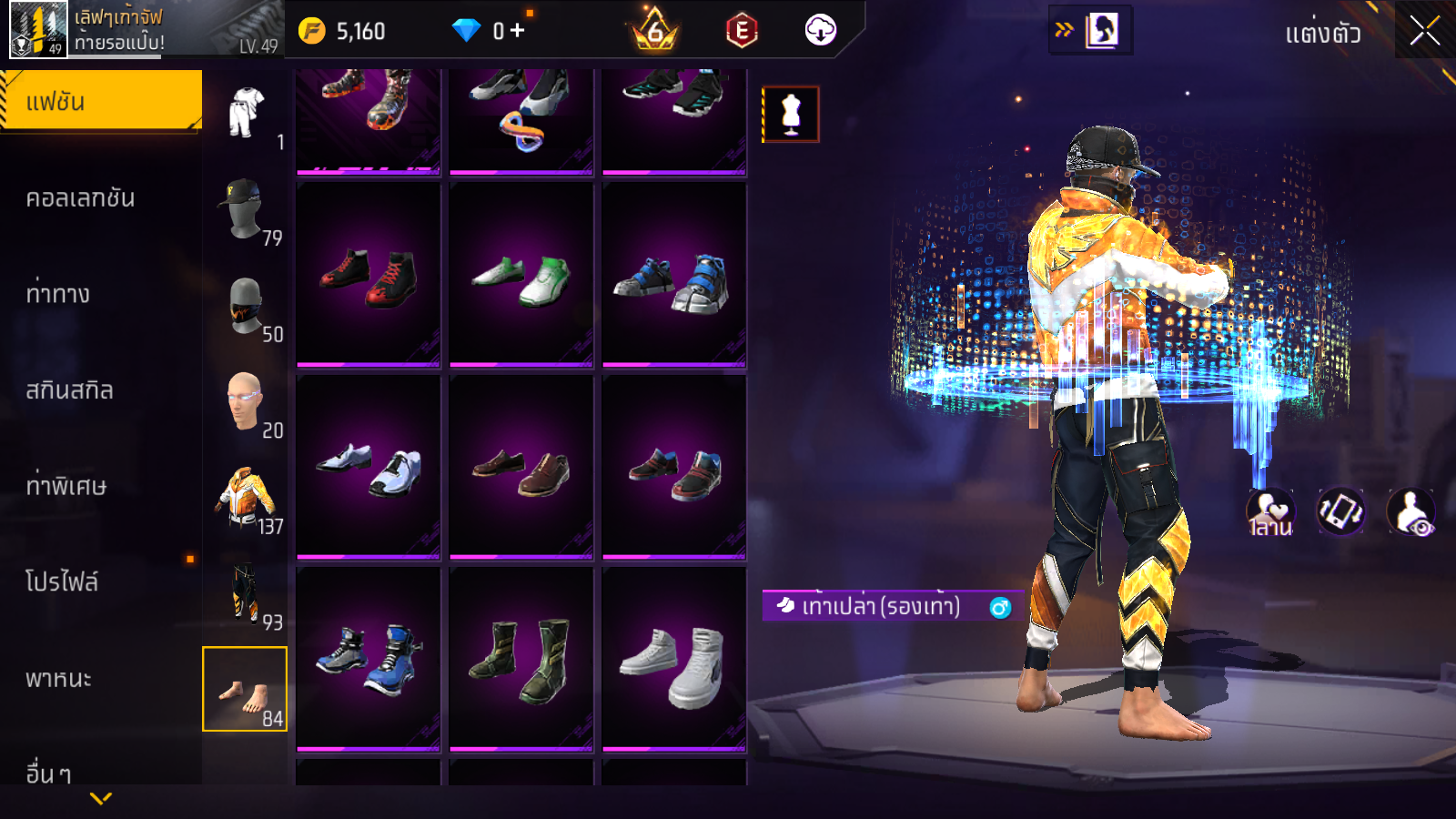Open the cloud download icon
Image resolution: width=1456 pixels, height=819 pixels.
point(820,31)
